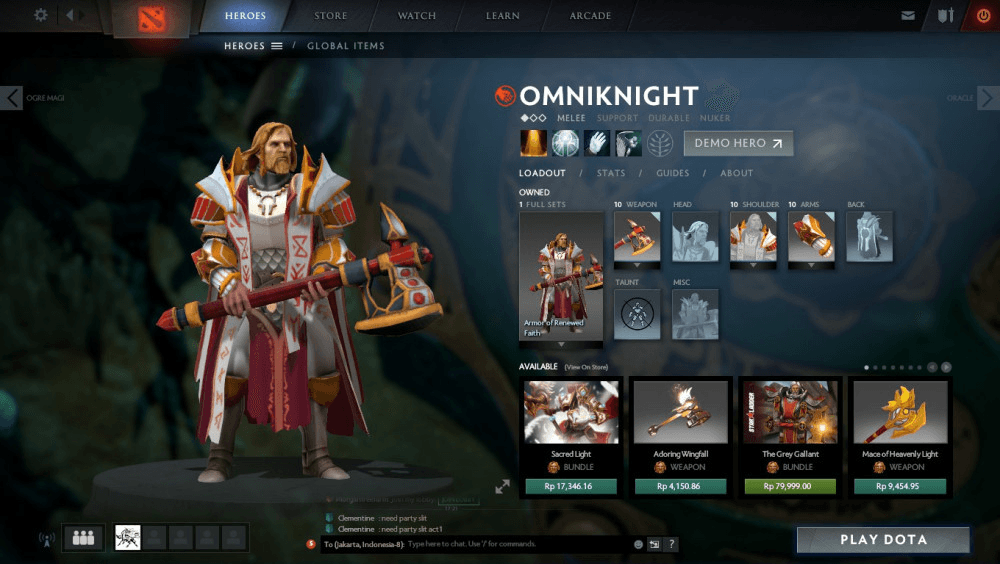Go to previous hero Ogre Magi

[11, 98]
